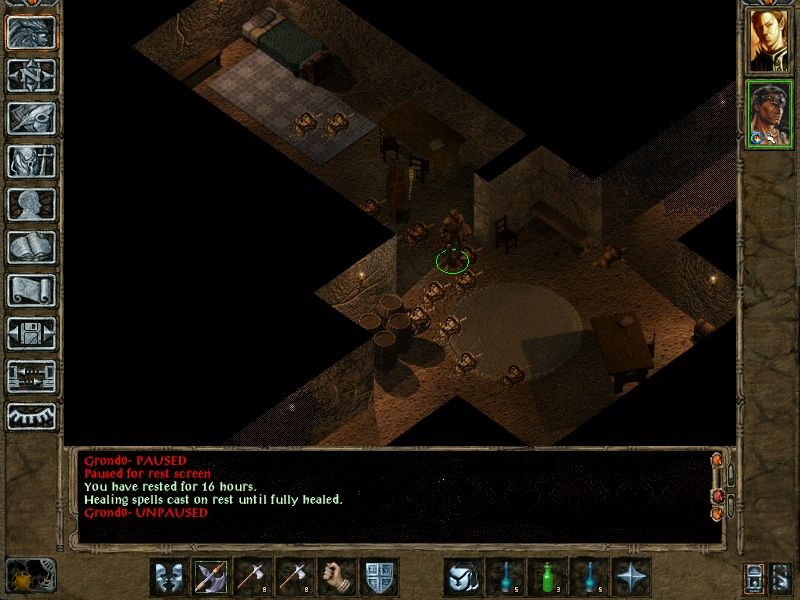Open the area map screen
This screenshot has height=600, width=800.
(x=31, y=75)
